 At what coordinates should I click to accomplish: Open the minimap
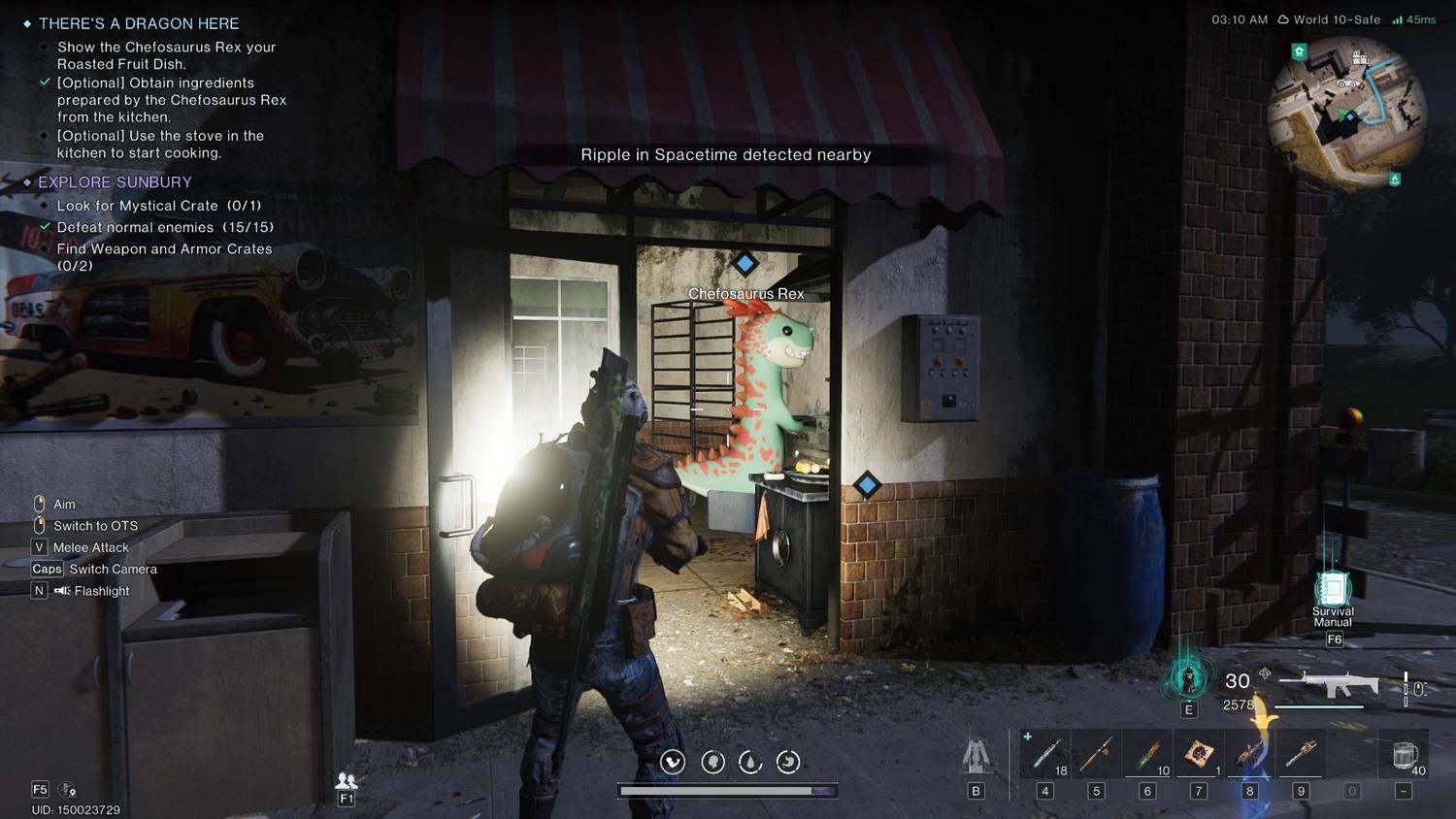click(1346, 112)
